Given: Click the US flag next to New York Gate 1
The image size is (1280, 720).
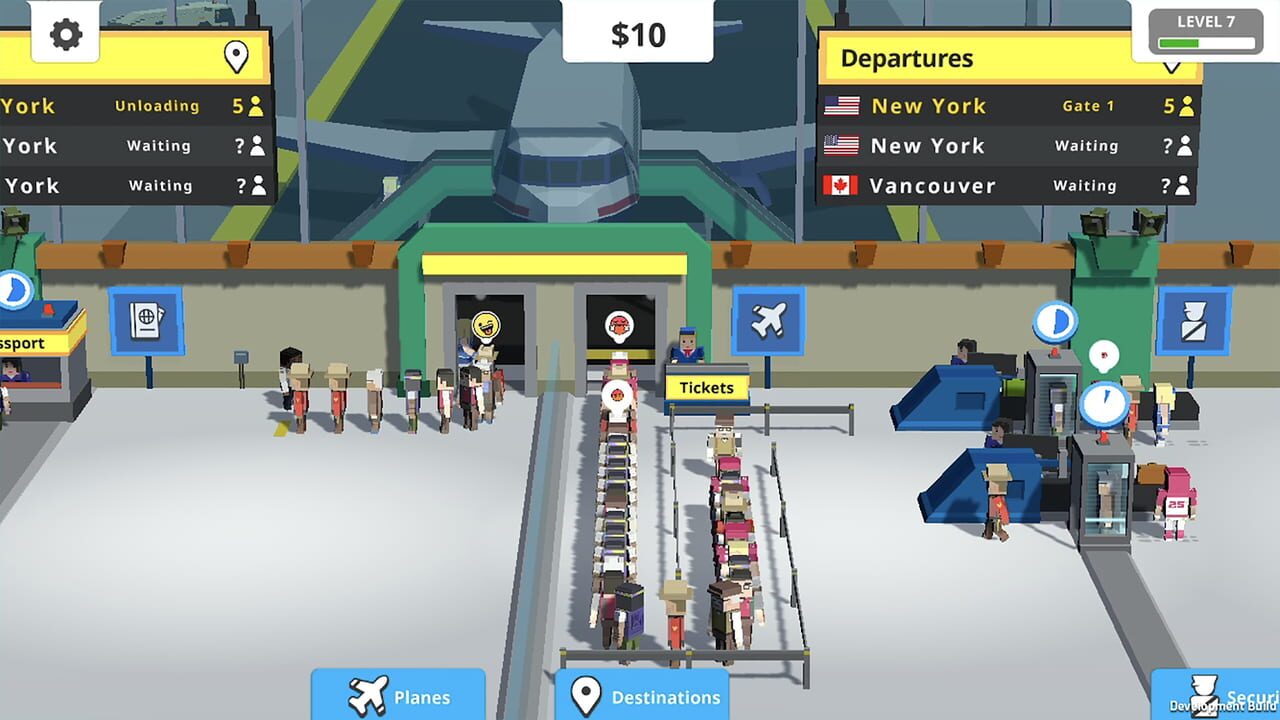Looking at the screenshot, I should [843, 105].
